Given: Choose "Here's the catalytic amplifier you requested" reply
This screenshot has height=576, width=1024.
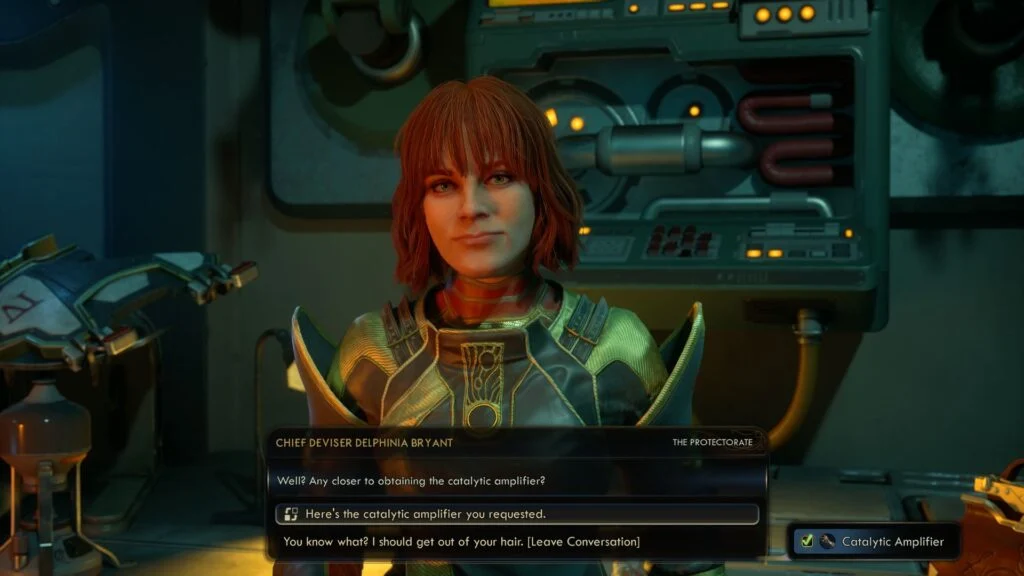Looking at the screenshot, I should coord(426,514).
